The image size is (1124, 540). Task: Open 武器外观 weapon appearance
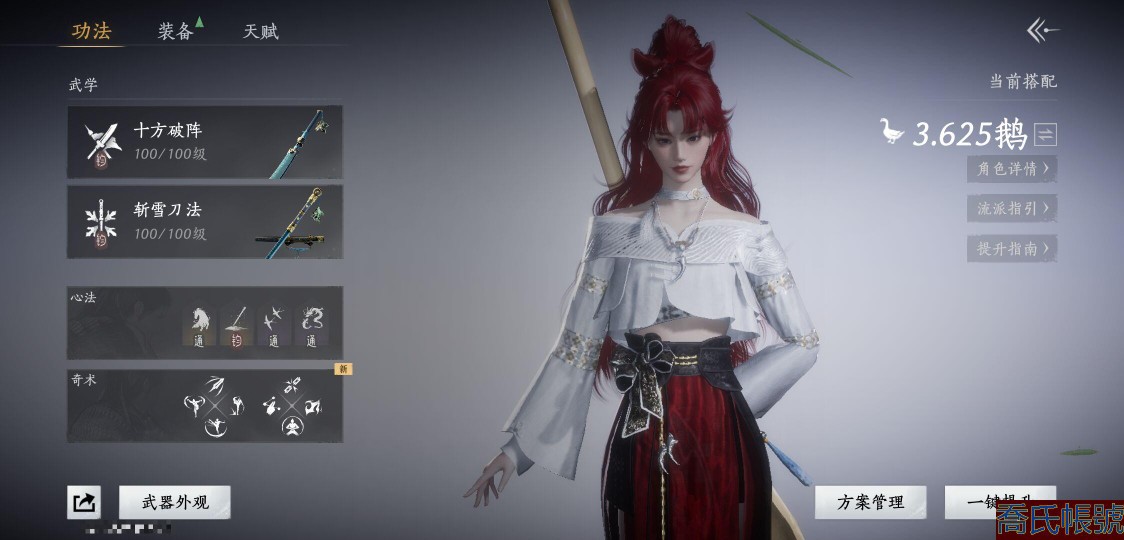pos(175,502)
